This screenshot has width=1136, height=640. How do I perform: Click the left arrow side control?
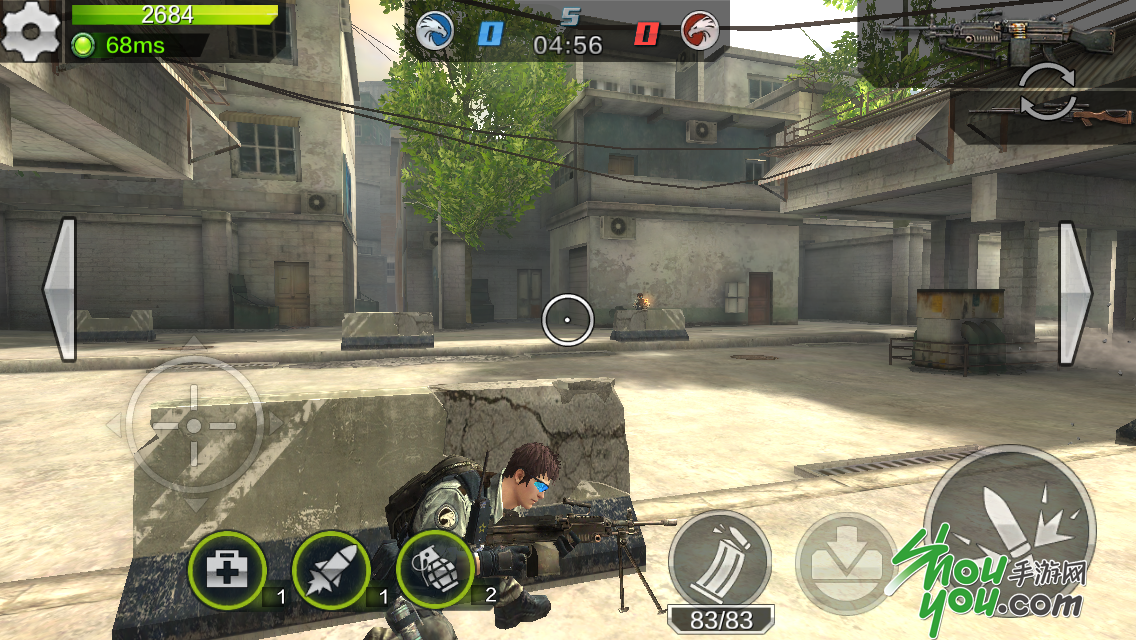point(60,289)
